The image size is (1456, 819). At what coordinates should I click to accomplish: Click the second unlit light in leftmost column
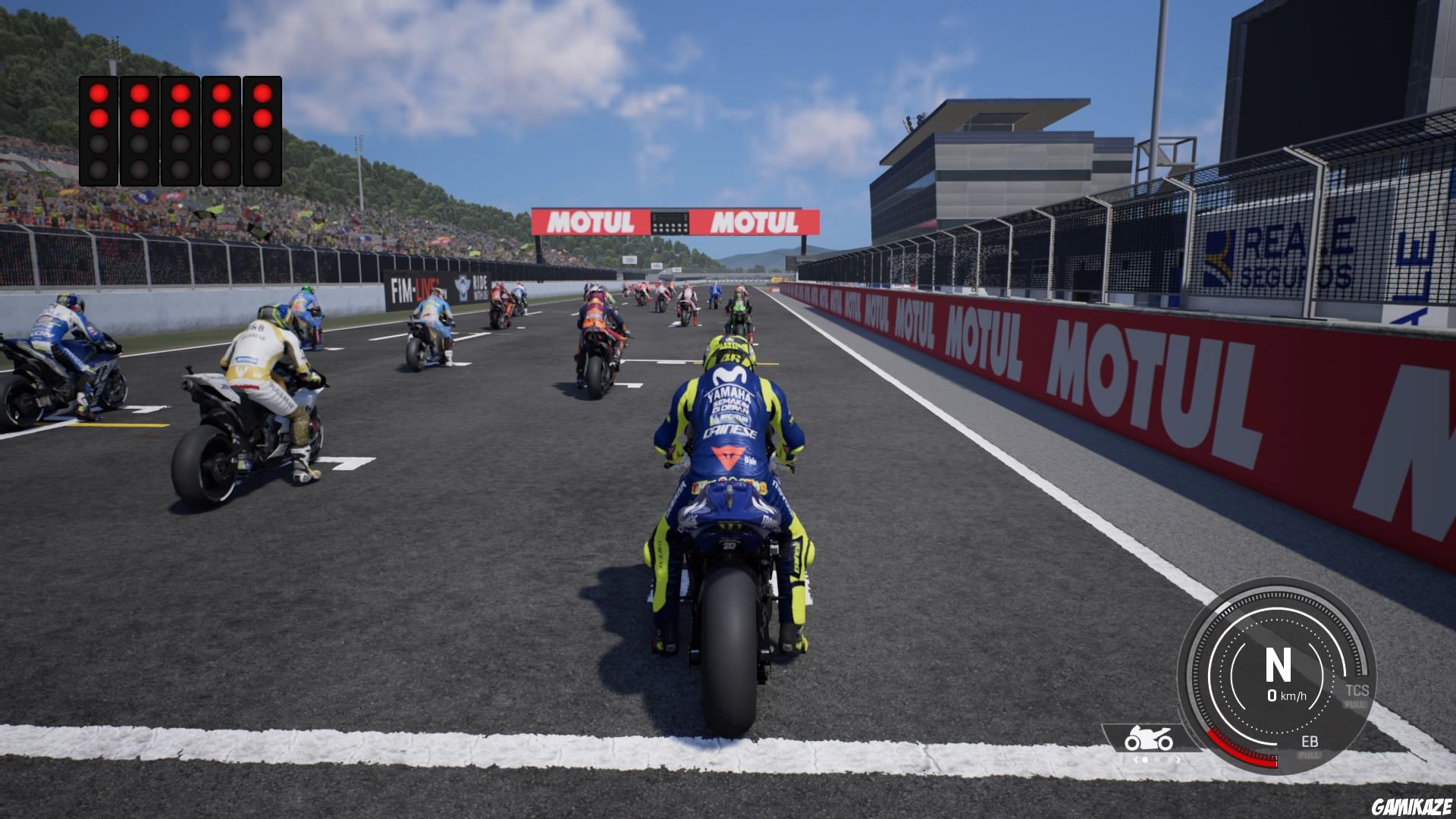coord(99,167)
